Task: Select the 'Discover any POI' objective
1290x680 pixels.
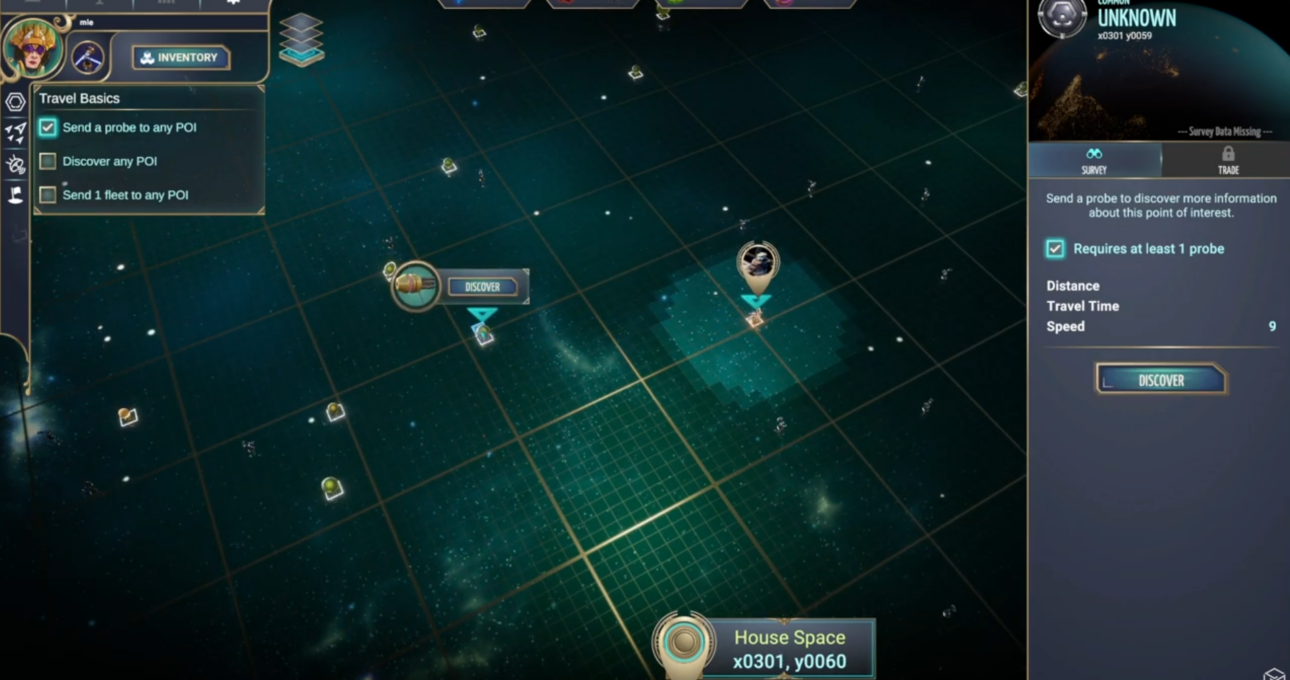Action: click(109, 161)
